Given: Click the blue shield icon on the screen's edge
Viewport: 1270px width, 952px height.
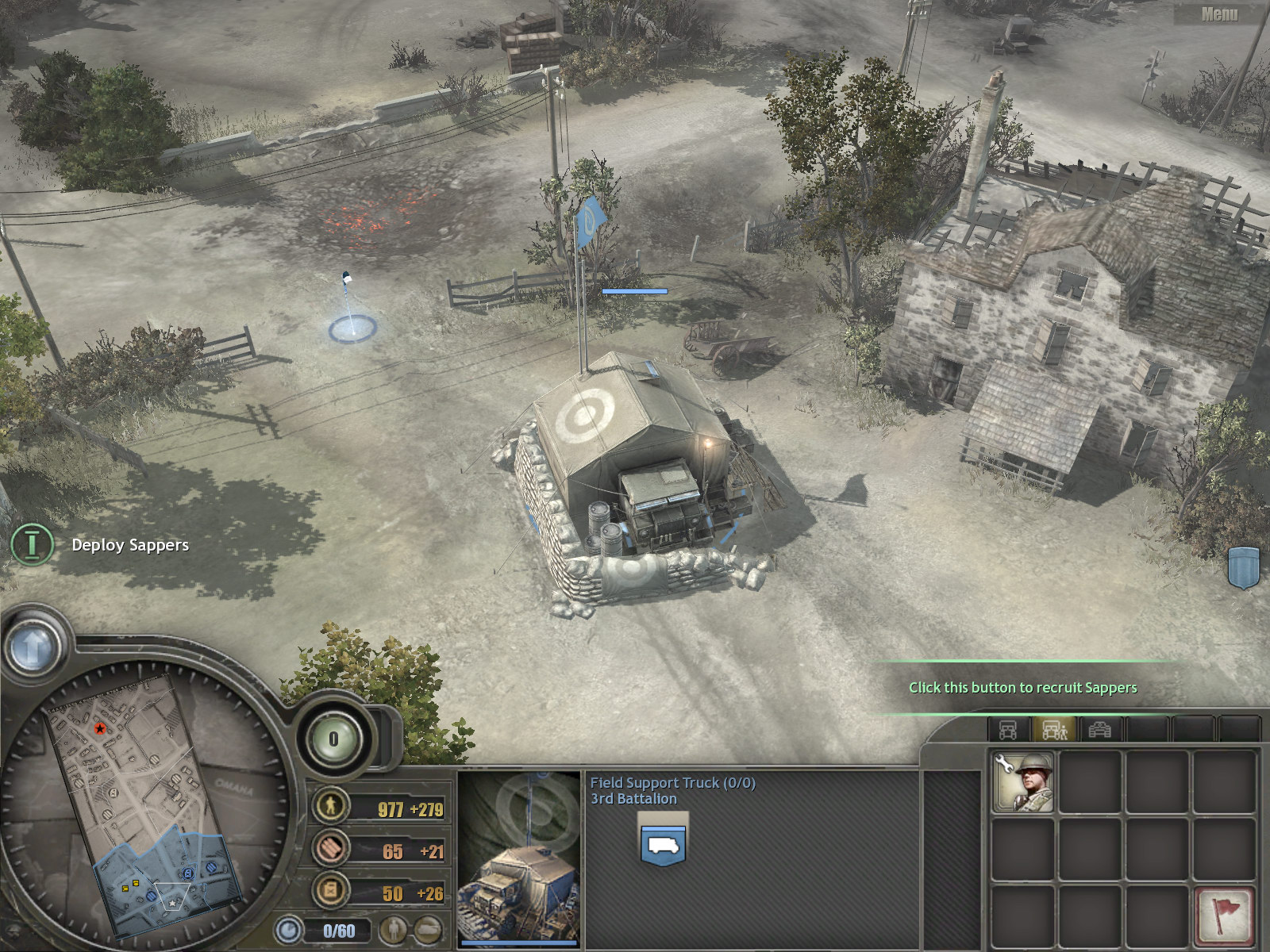Looking at the screenshot, I should 1244,566.
